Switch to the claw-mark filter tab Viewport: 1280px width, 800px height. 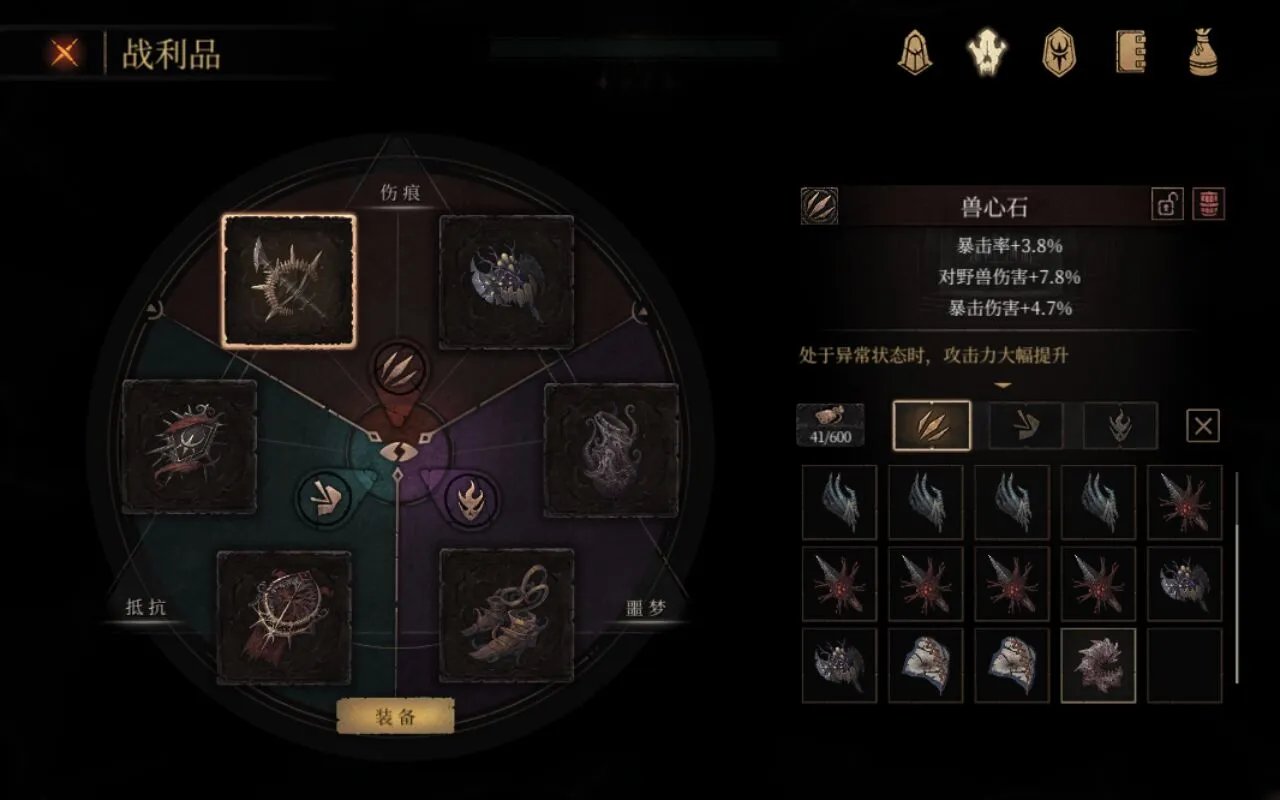click(x=931, y=426)
